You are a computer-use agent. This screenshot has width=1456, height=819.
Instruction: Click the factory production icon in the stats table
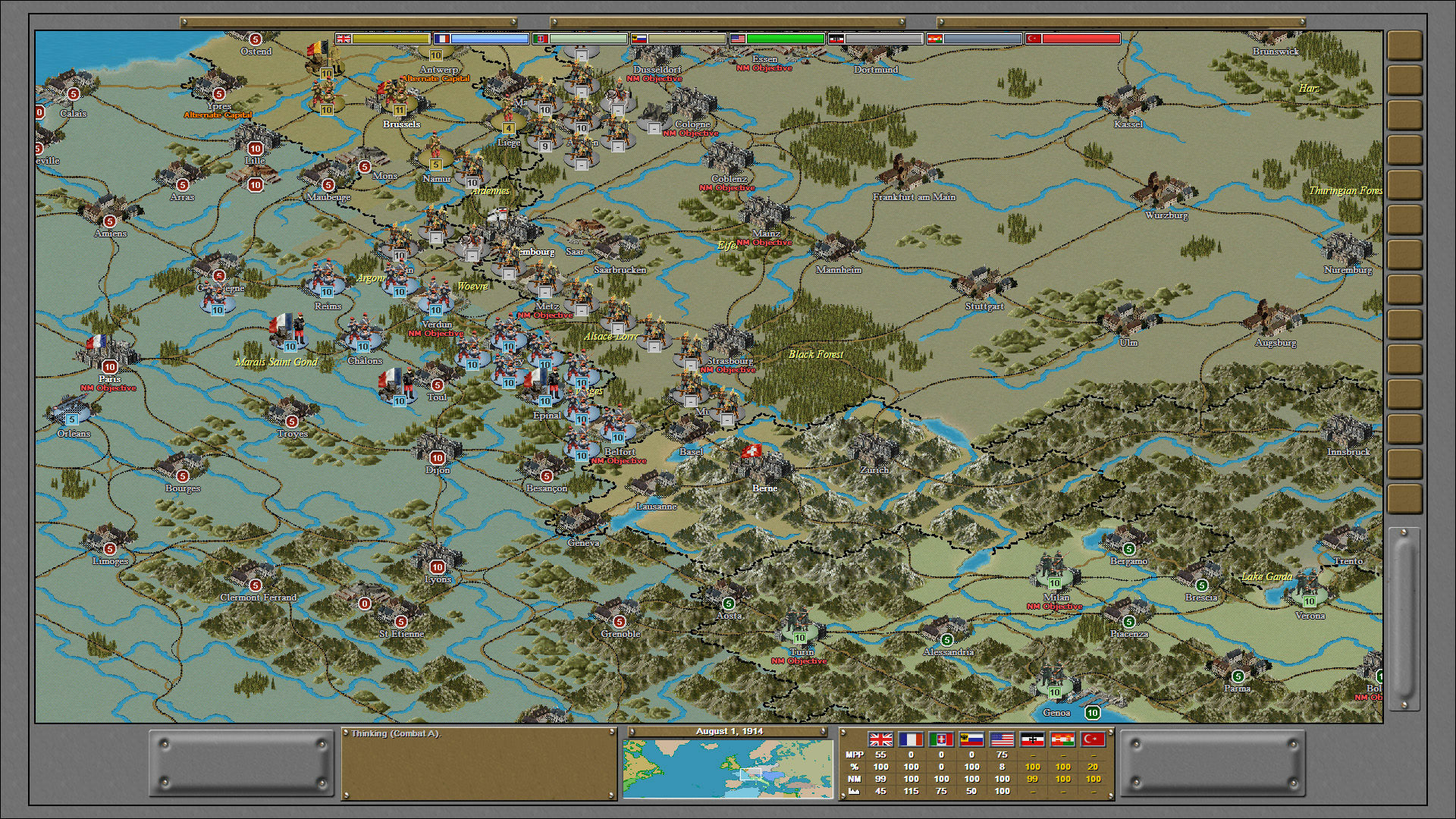[x=854, y=791]
